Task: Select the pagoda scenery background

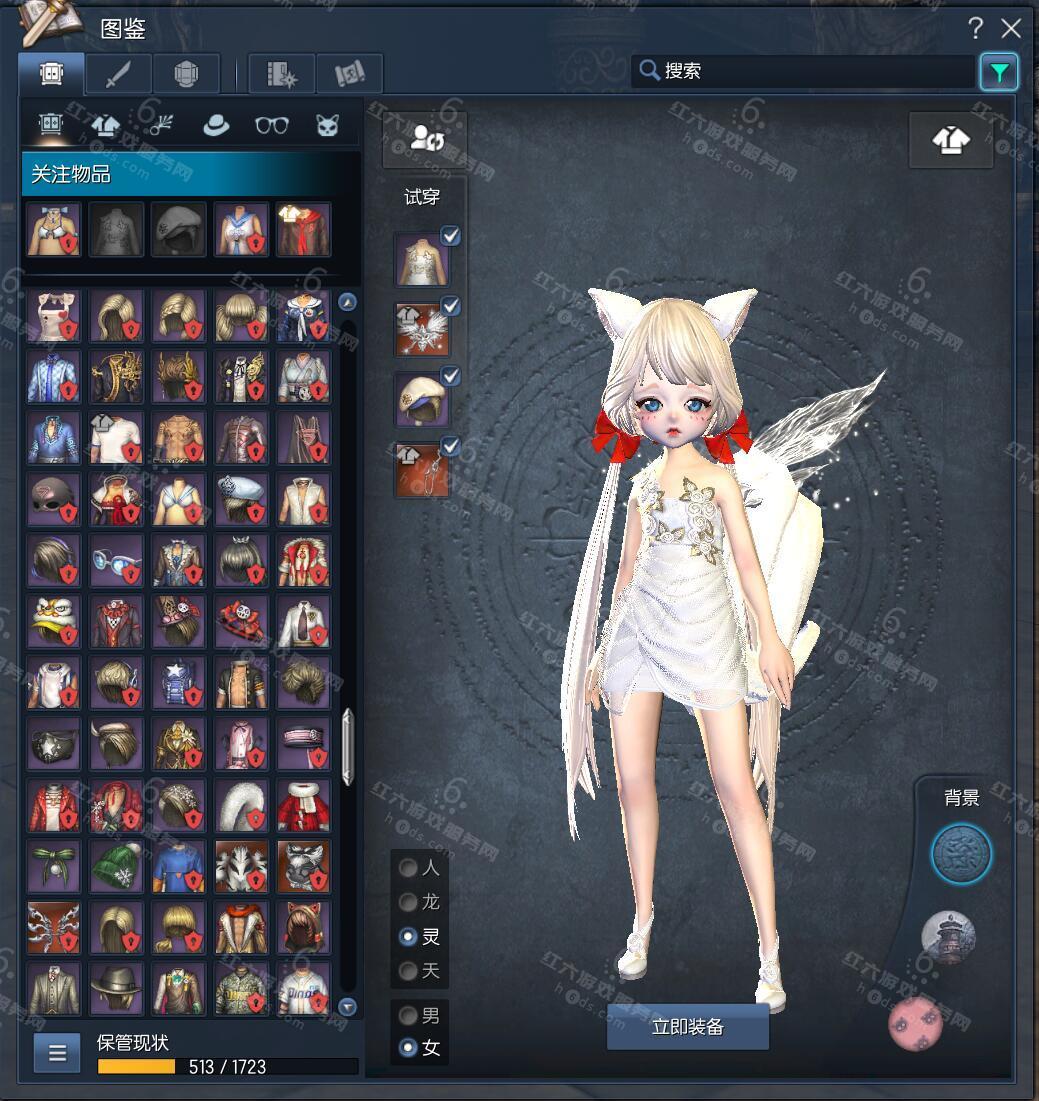Action: 948,936
